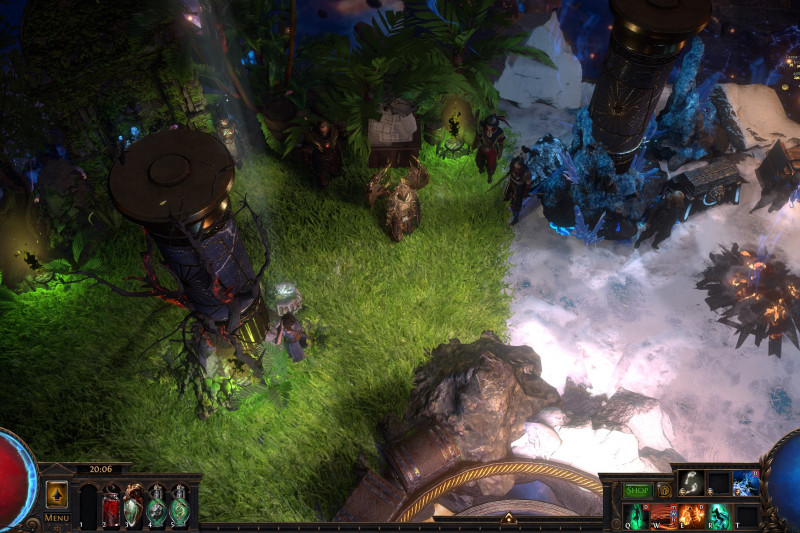The height and width of the screenshot is (533, 800).
Task: Click the round gold spiral button beside Shop
Action: click(x=664, y=491)
